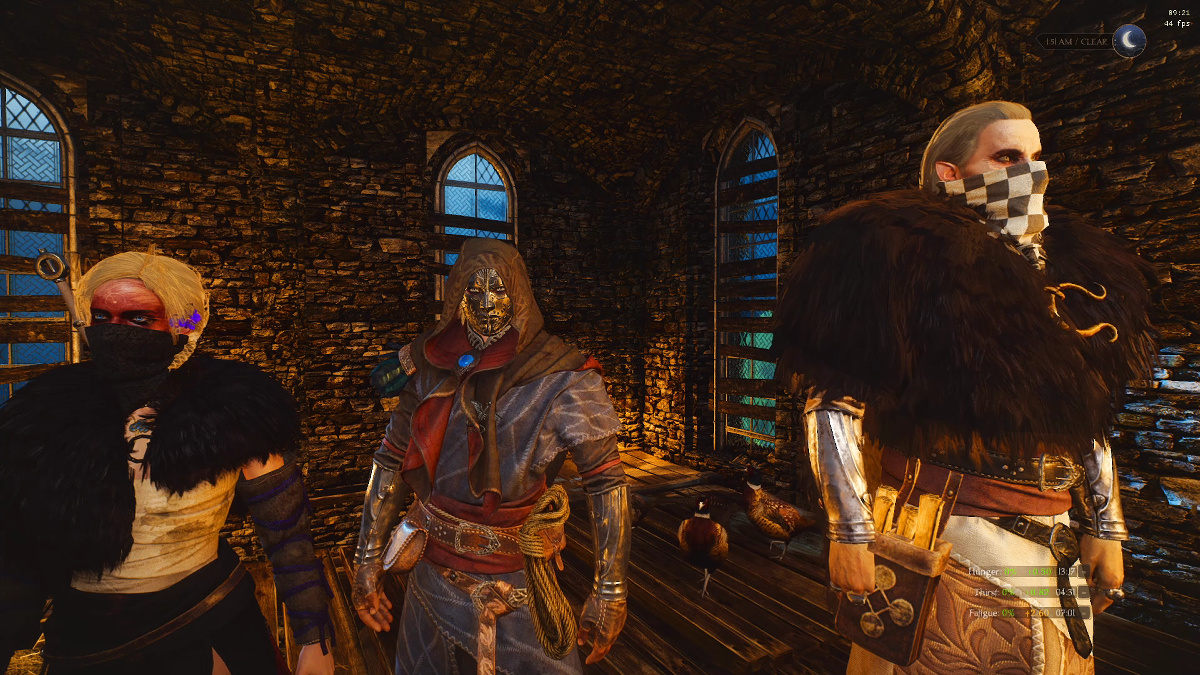Select the 5 AM / Clear time banner
The image size is (1200, 675).
(x=1075, y=42)
